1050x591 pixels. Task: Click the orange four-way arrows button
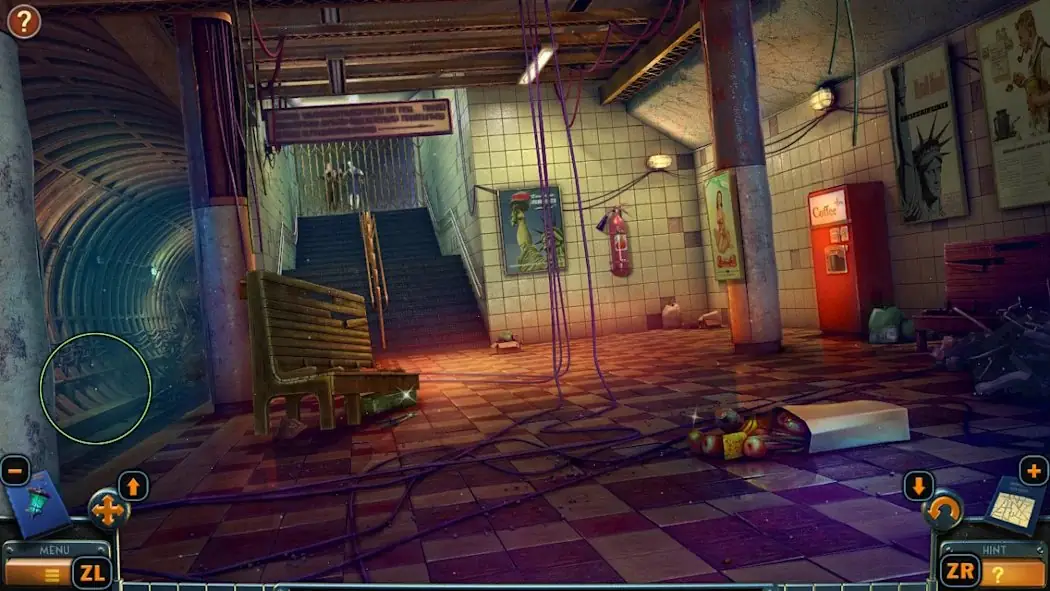108,510
